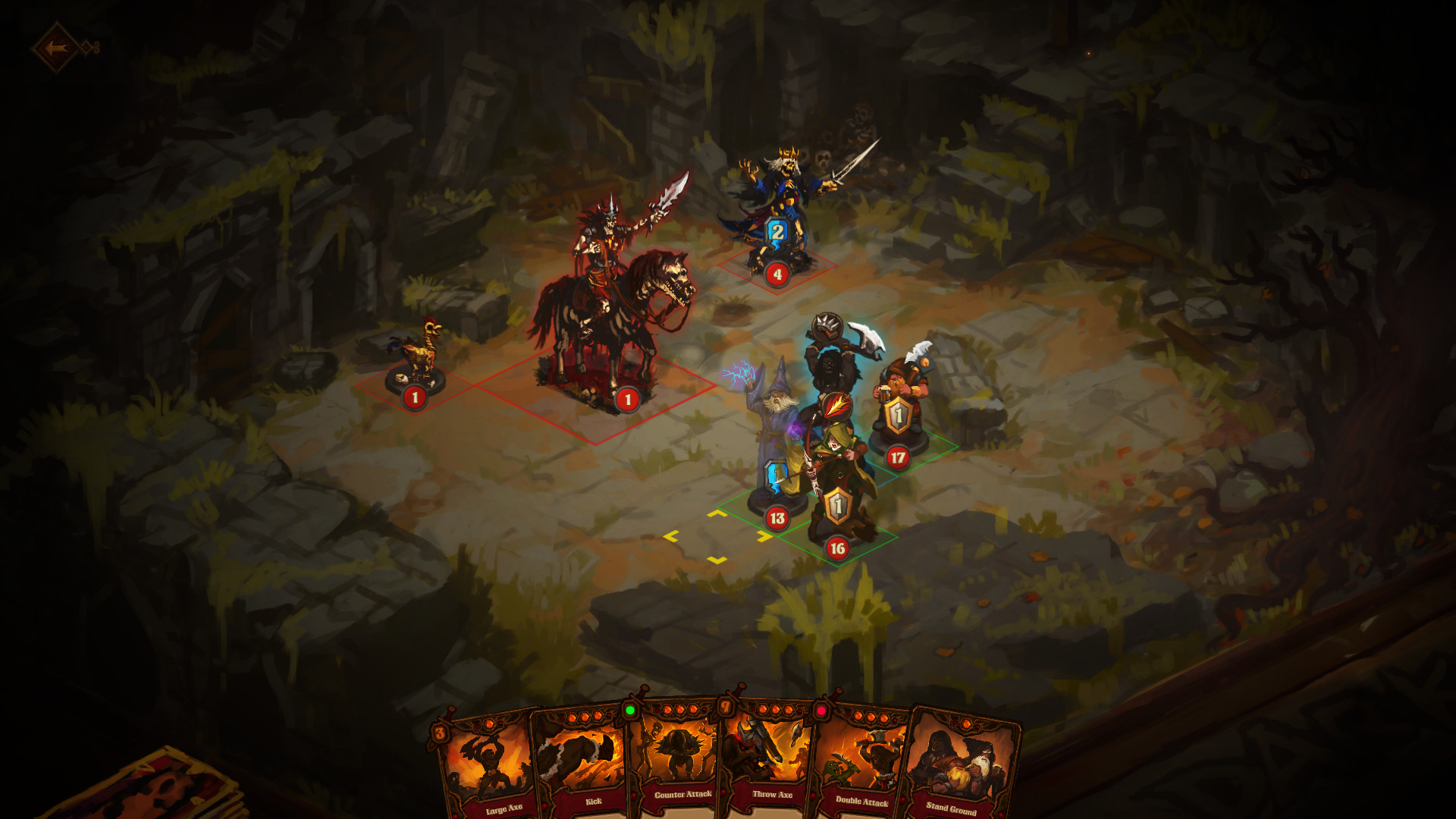Click the cost gem showing 3 on Large Axe
The image size is (1456, 819).
tap(442, 733)
